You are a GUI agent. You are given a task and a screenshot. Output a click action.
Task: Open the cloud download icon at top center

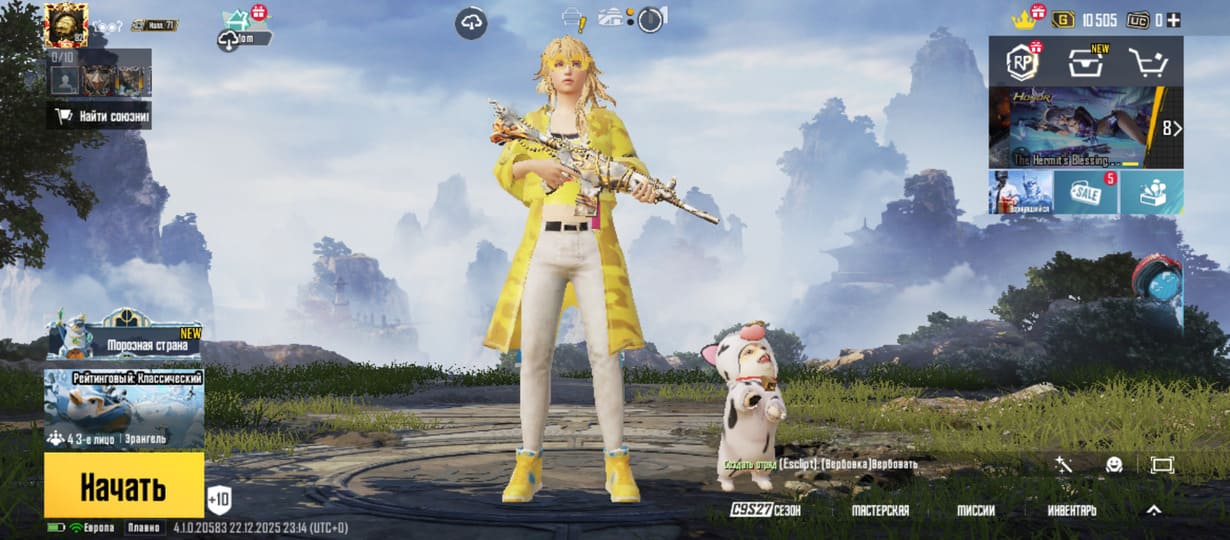click(x=471, y=23)
